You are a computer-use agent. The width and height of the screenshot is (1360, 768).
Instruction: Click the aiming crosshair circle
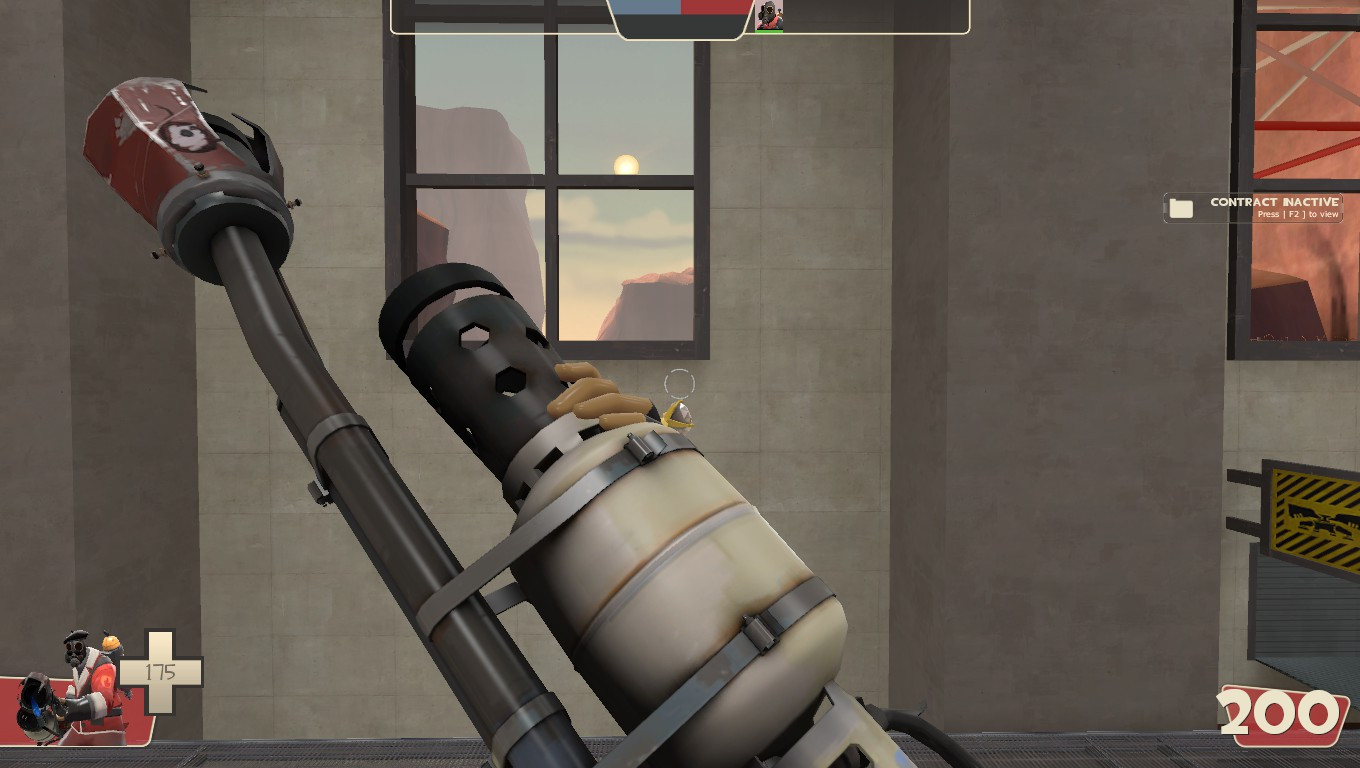coord(678,383)
